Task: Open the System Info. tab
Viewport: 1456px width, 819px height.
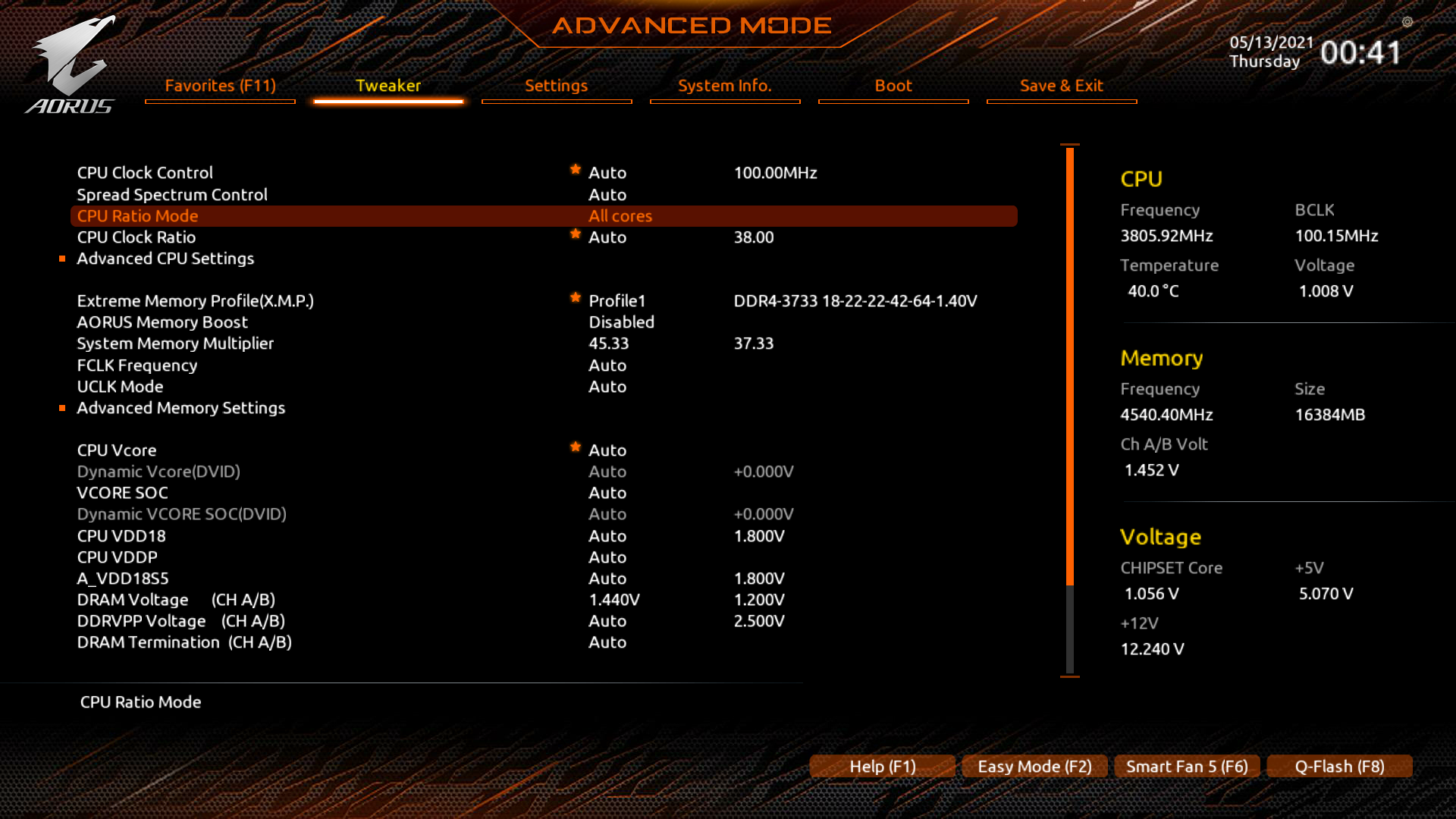Action: (724, 86)
